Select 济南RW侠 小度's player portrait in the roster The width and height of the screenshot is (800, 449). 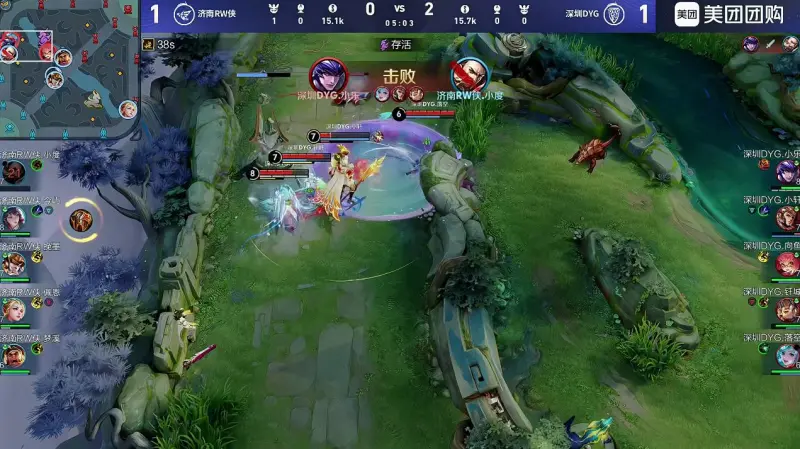(13, 172)
